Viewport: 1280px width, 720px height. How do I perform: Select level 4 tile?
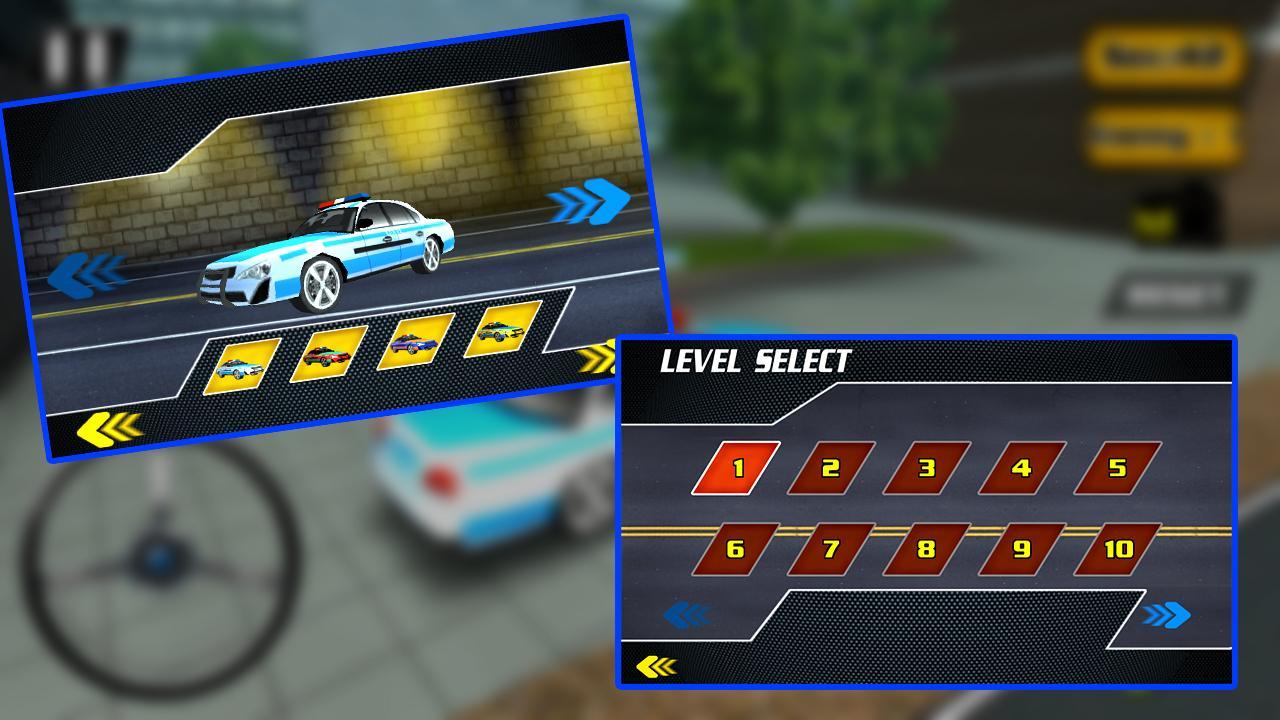point(1022,468)
